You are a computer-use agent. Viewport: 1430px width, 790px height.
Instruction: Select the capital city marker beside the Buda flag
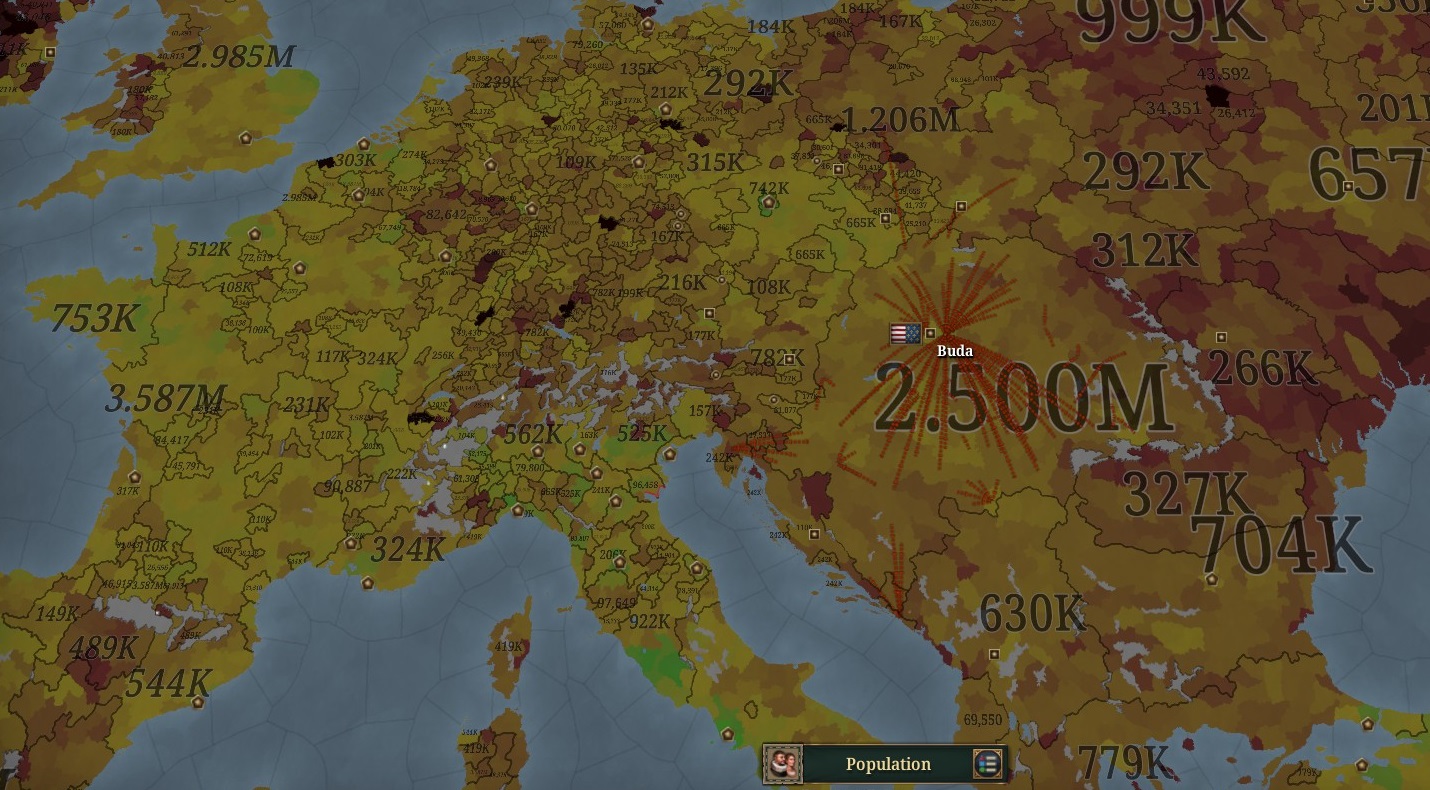[930, 333]
